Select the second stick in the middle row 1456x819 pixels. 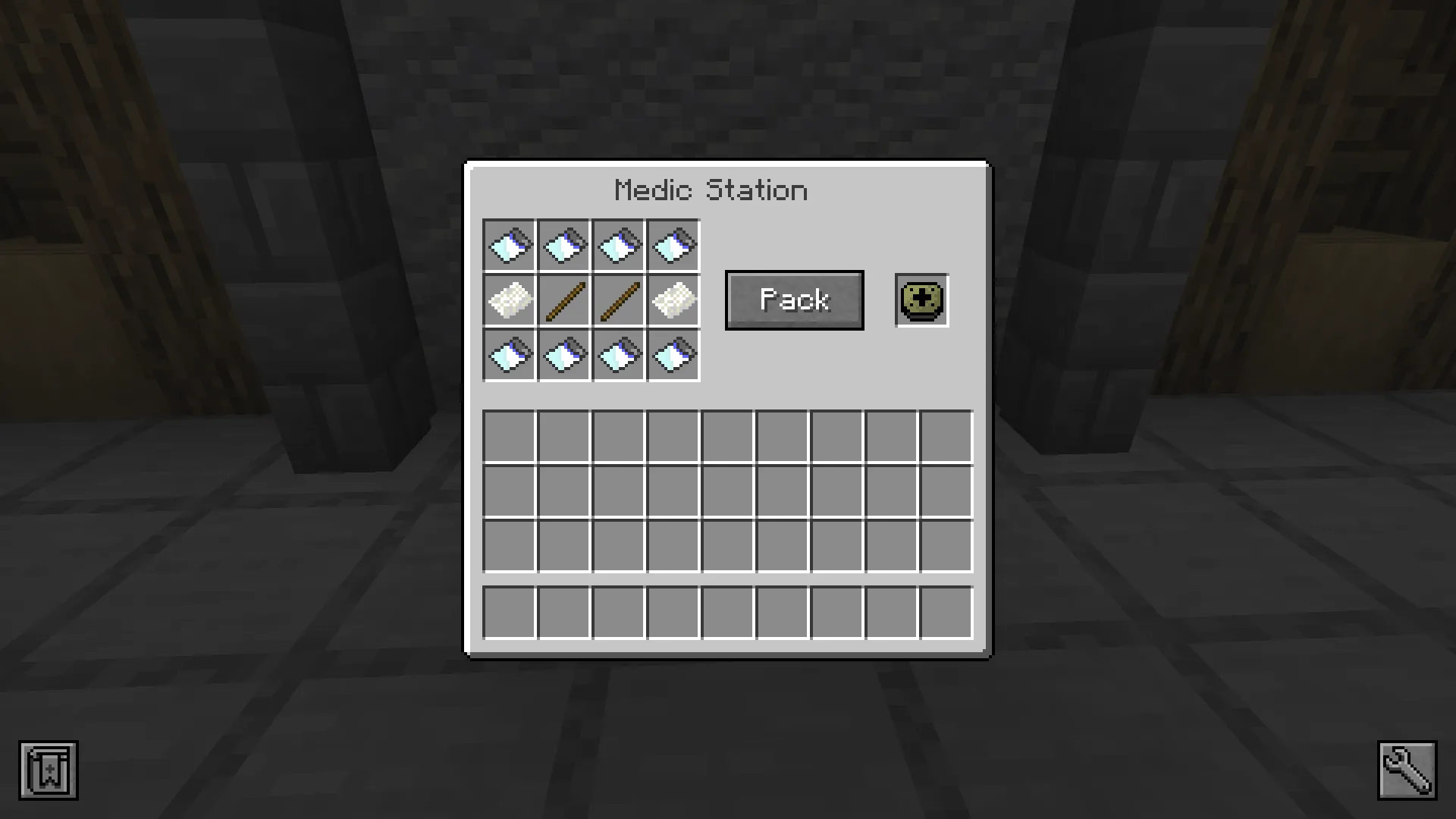(x=618, y=300)
